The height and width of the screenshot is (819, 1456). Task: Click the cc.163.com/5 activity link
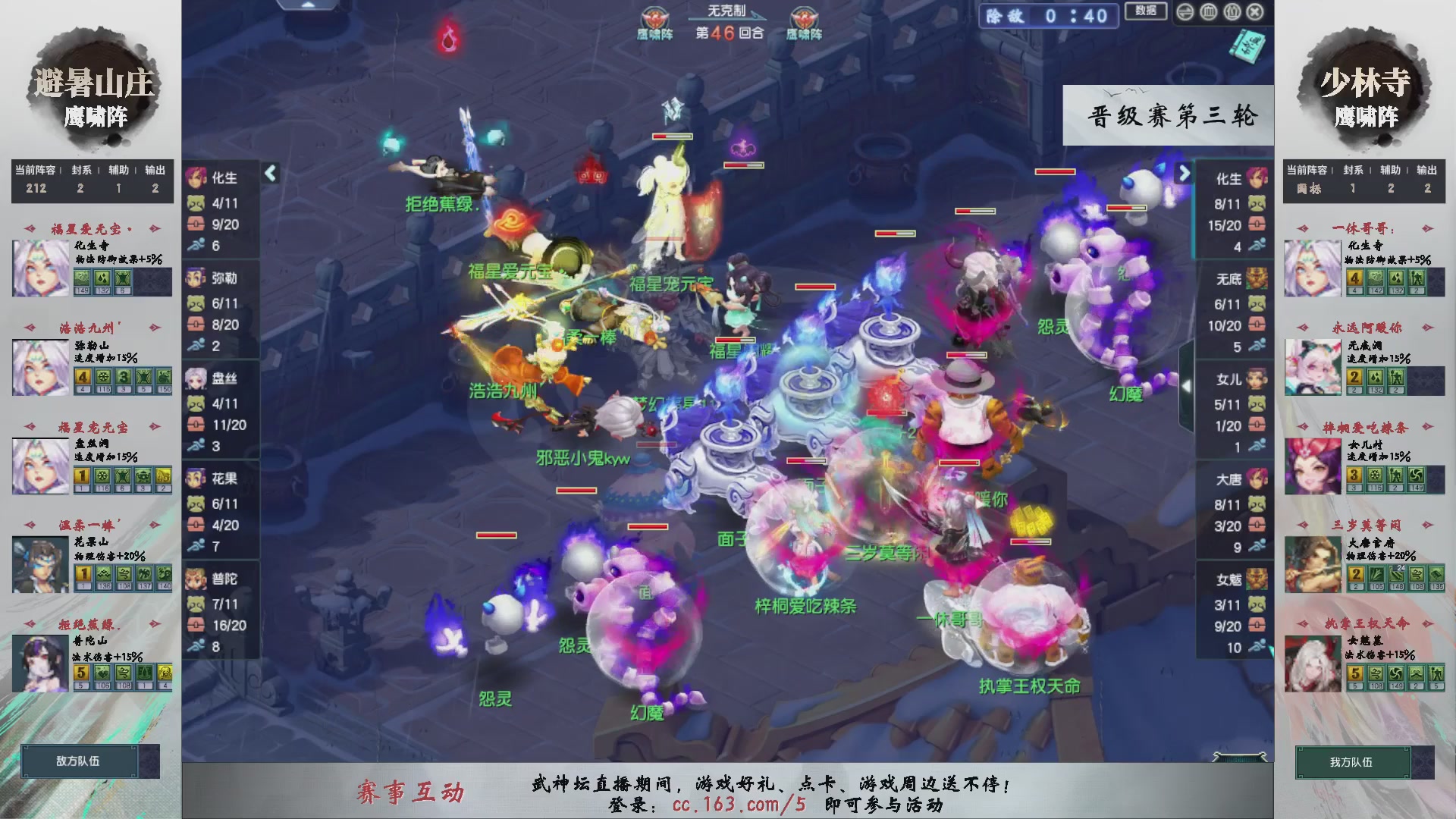pos(738,806)
